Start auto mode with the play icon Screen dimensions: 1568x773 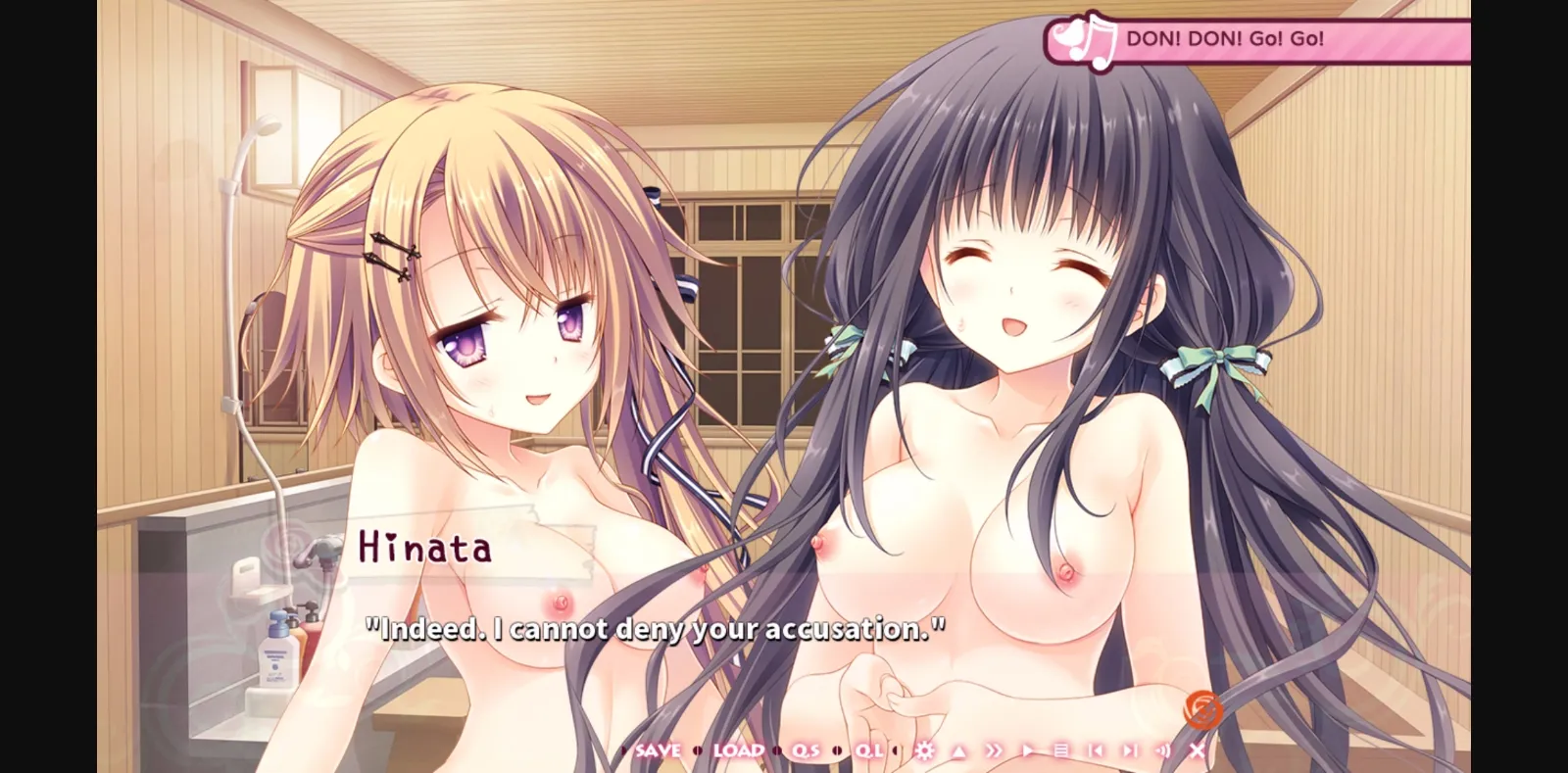tap(1029, 750)
